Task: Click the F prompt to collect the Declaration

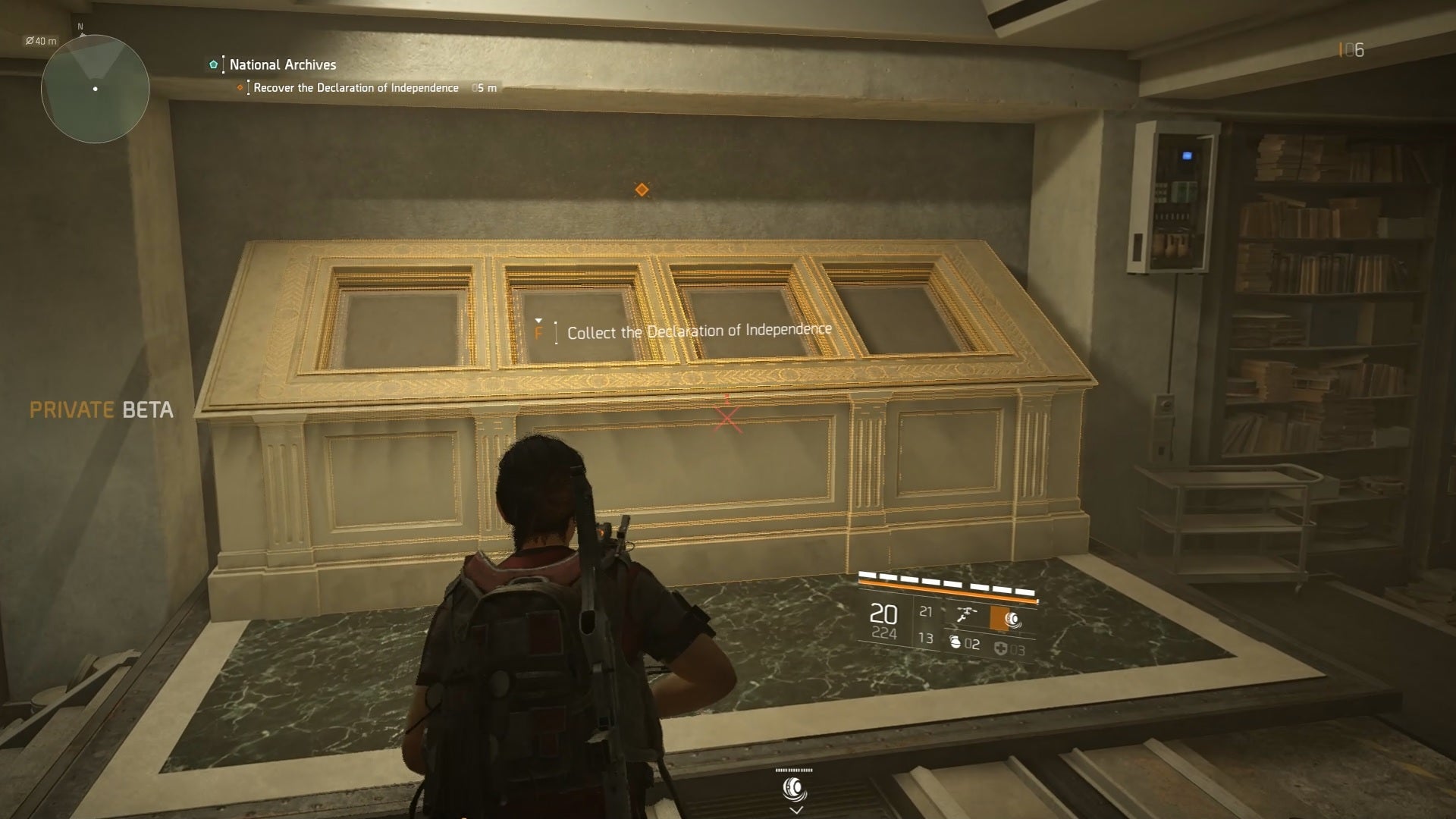Action: [540, 331]
